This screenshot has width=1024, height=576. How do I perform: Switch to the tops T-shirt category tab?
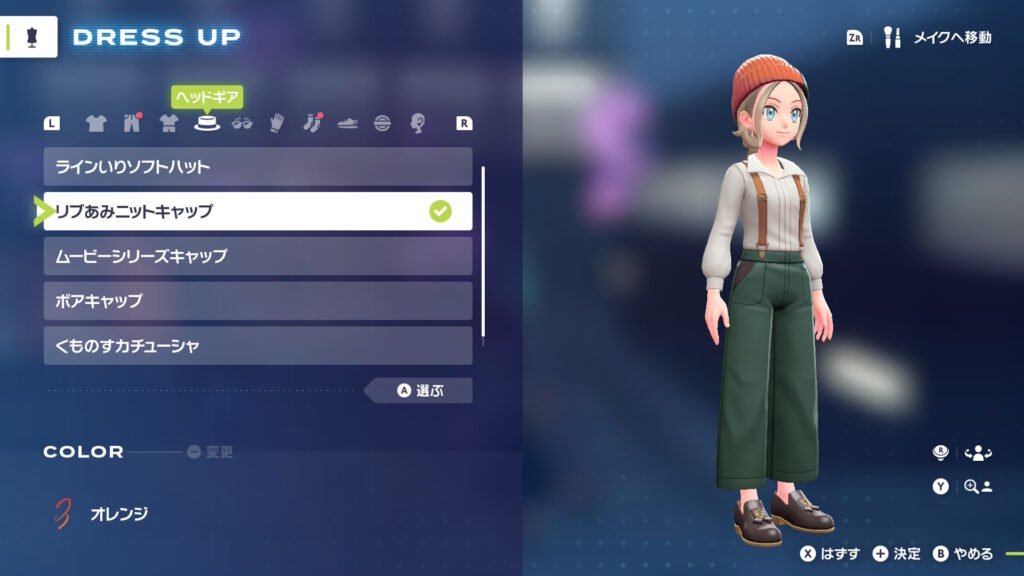point(96,124)
